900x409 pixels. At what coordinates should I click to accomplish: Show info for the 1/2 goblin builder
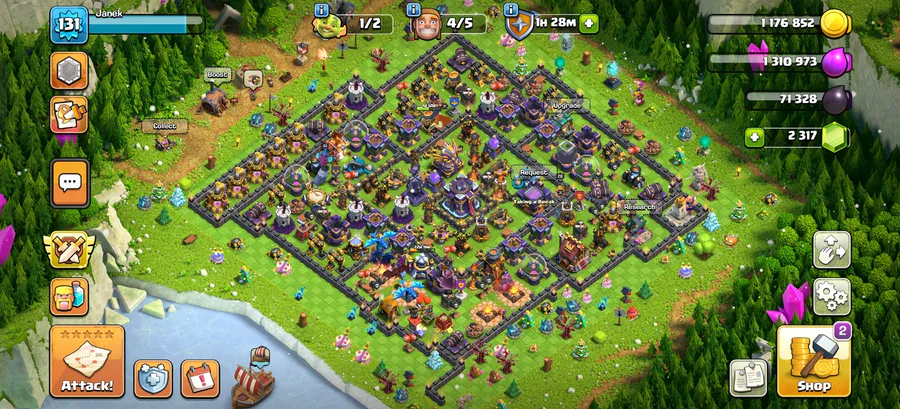[320, 11]
